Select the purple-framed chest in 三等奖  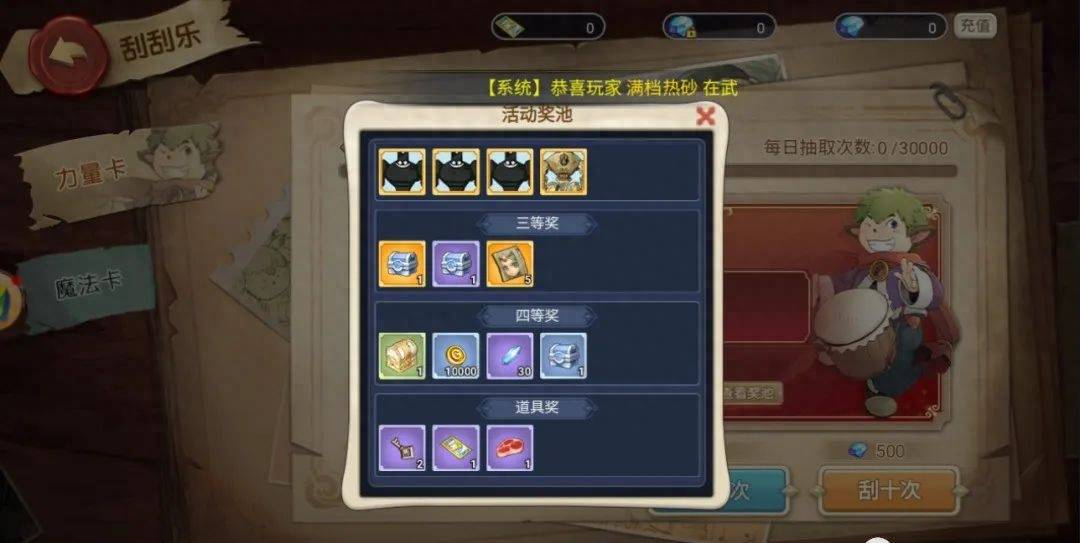tap(456, 264)
